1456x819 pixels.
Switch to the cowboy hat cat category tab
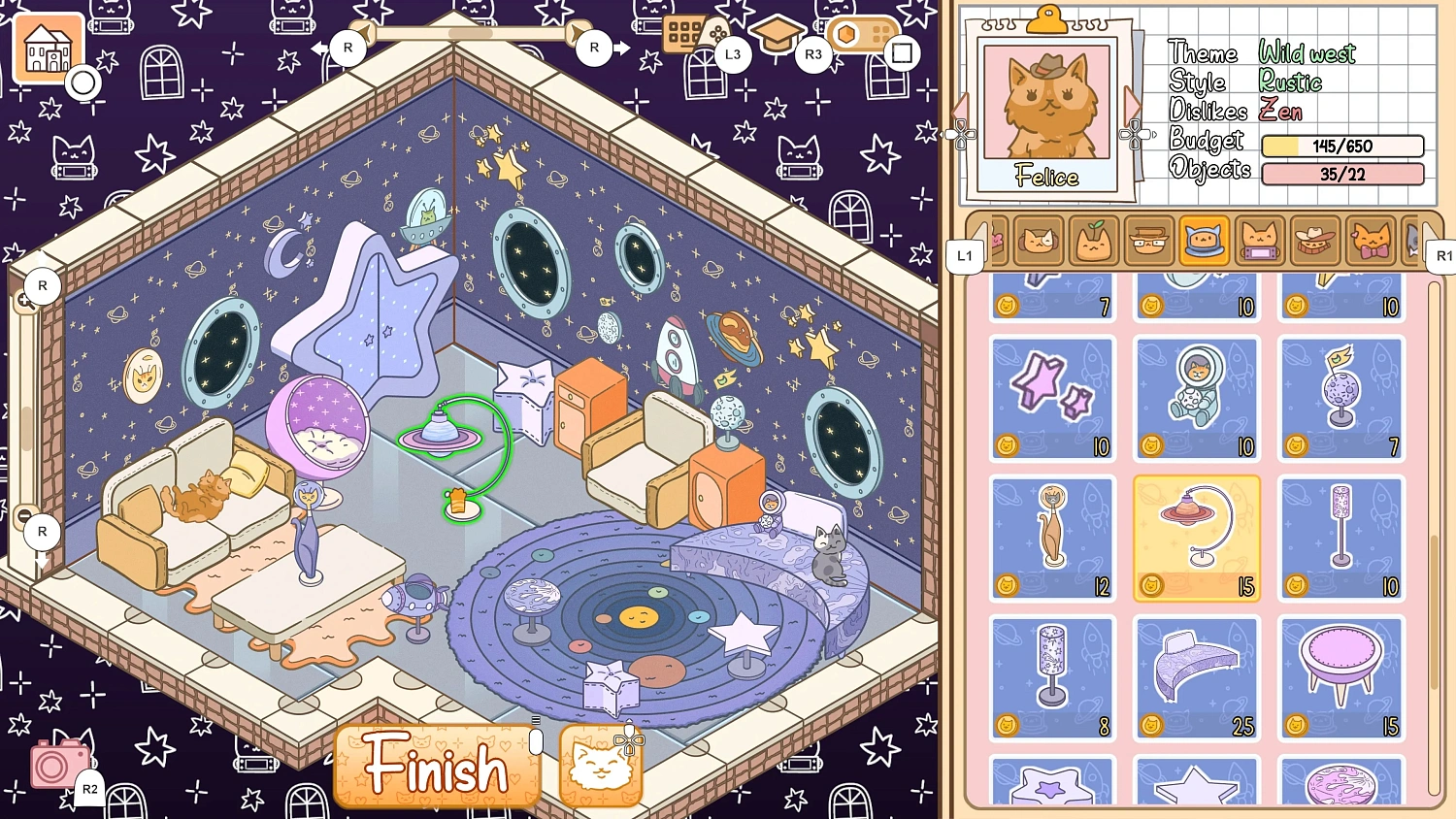point(1314,241)
